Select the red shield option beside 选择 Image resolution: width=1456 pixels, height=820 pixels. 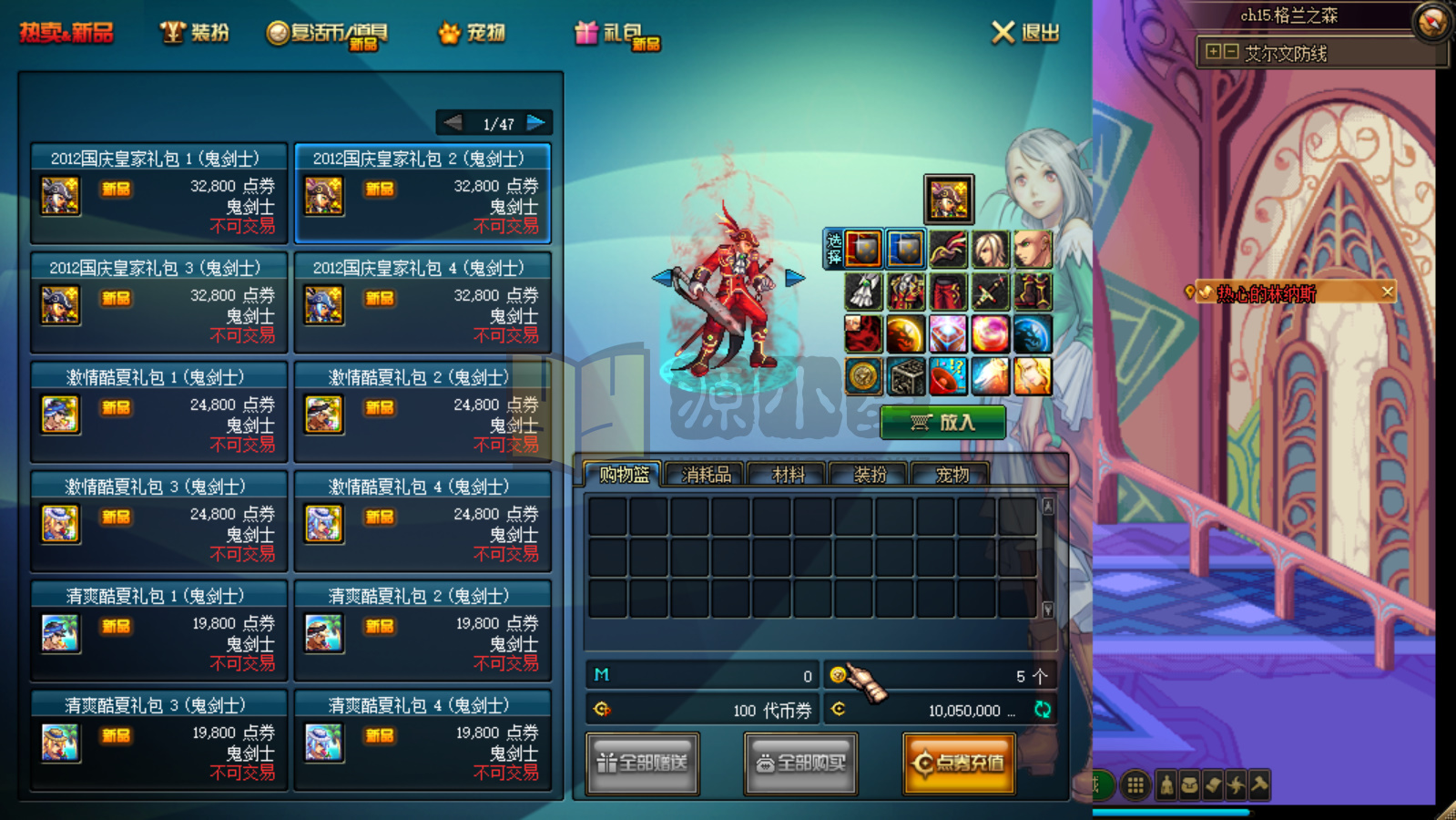[x=862, y=248]
